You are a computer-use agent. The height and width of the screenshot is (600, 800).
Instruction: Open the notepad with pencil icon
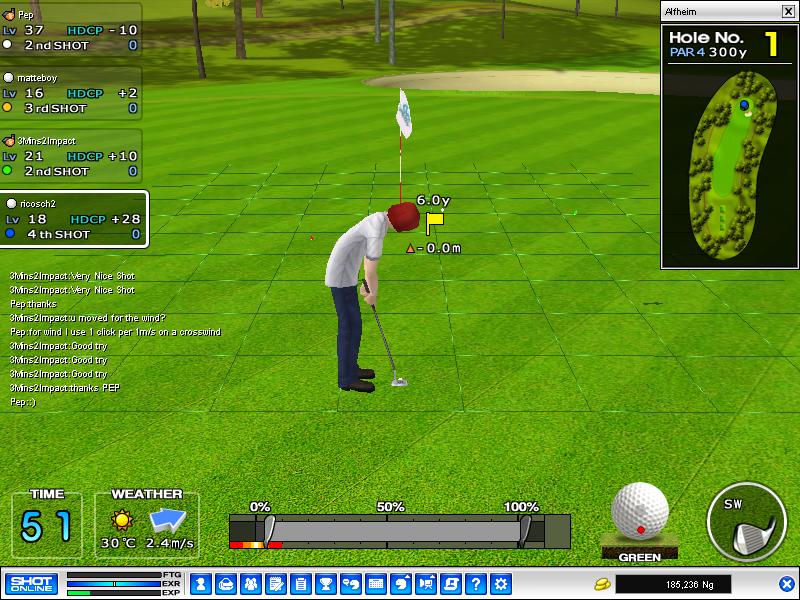(275, 584)
